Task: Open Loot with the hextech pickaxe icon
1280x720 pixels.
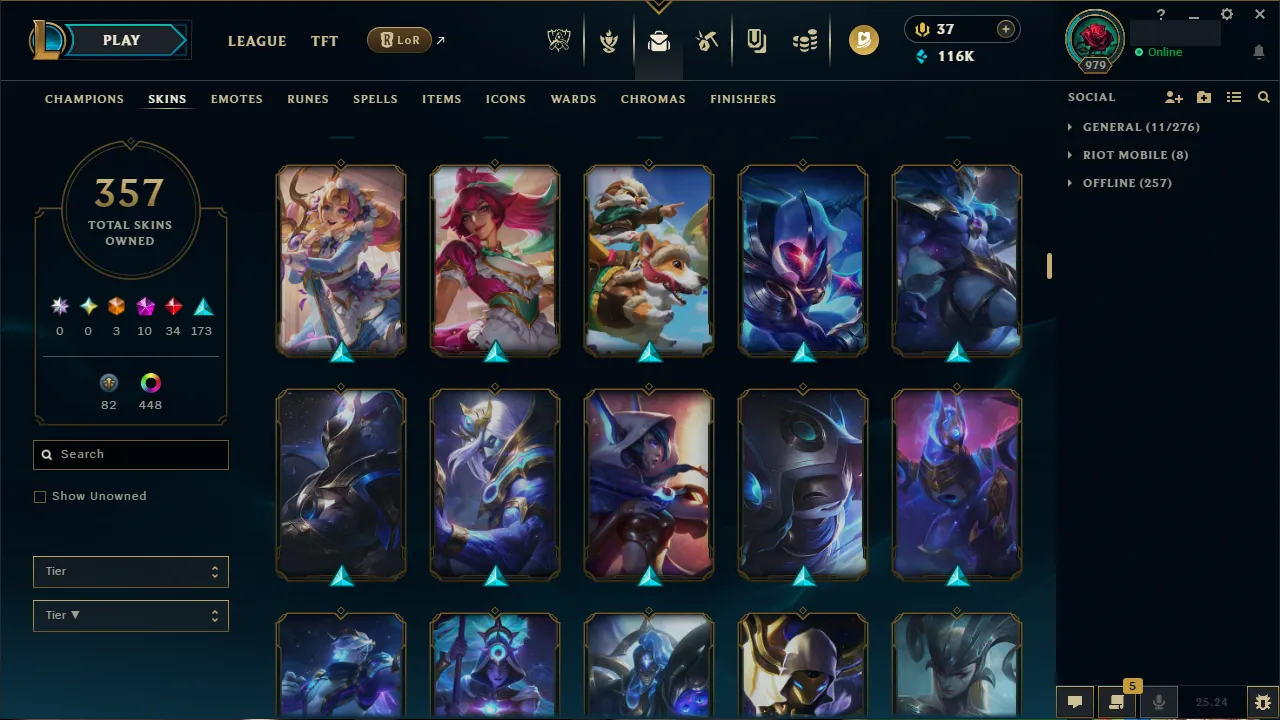Action: click(x=707, y=41)
